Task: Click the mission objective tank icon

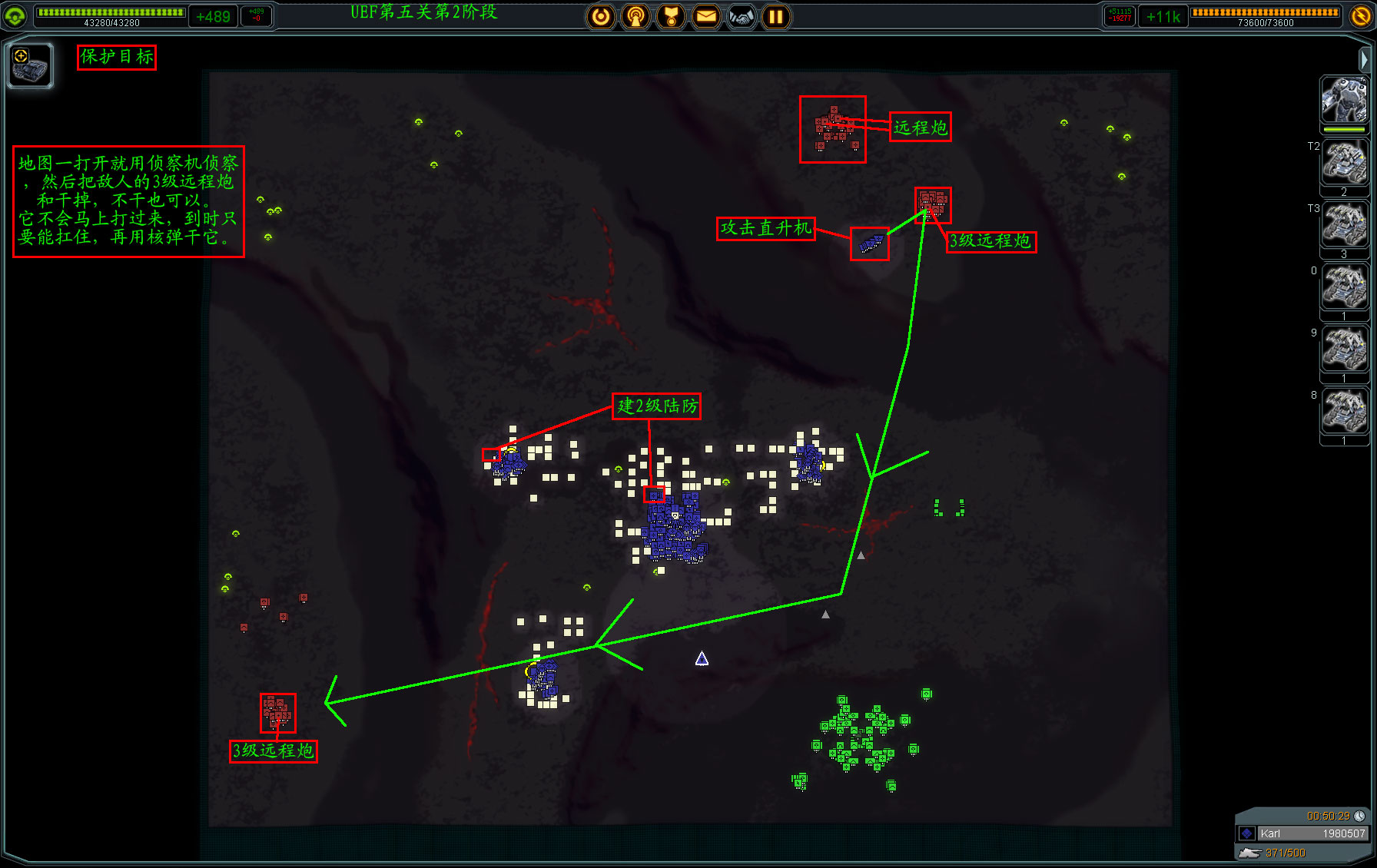Action: point(30,65)
